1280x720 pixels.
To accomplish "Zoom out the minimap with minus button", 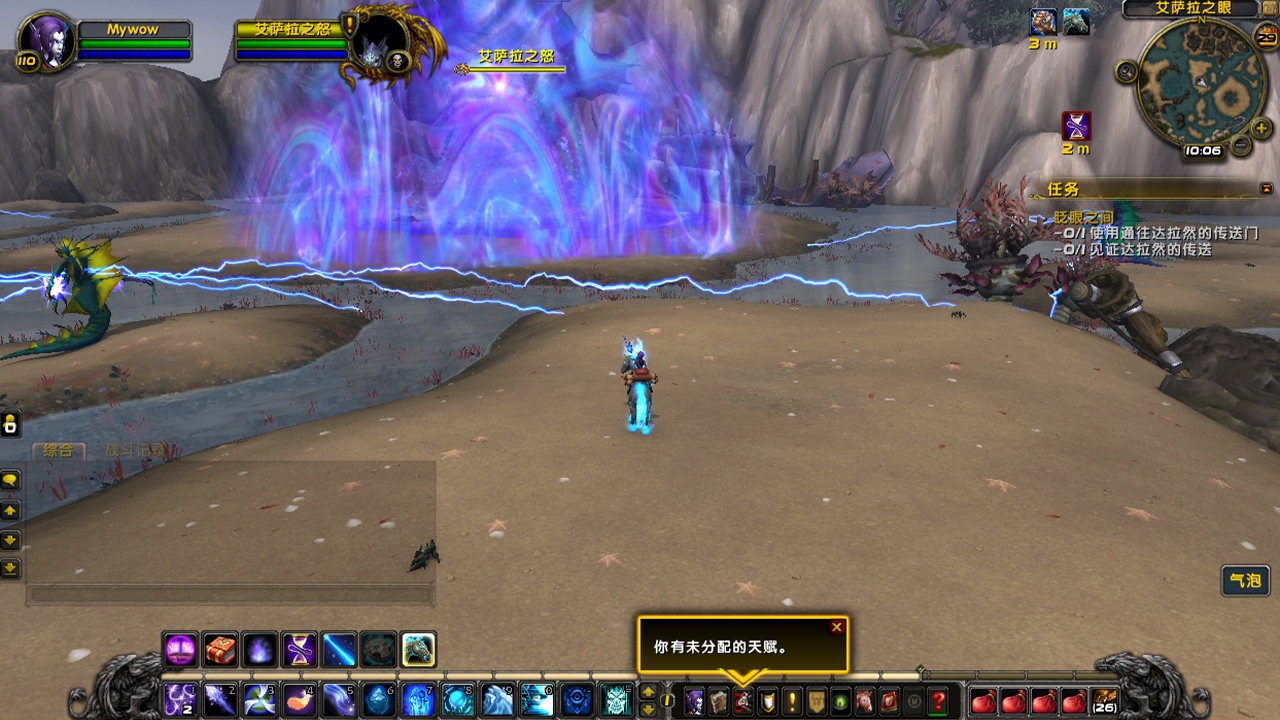I will pyautogui.click(x=1240, y=146).
